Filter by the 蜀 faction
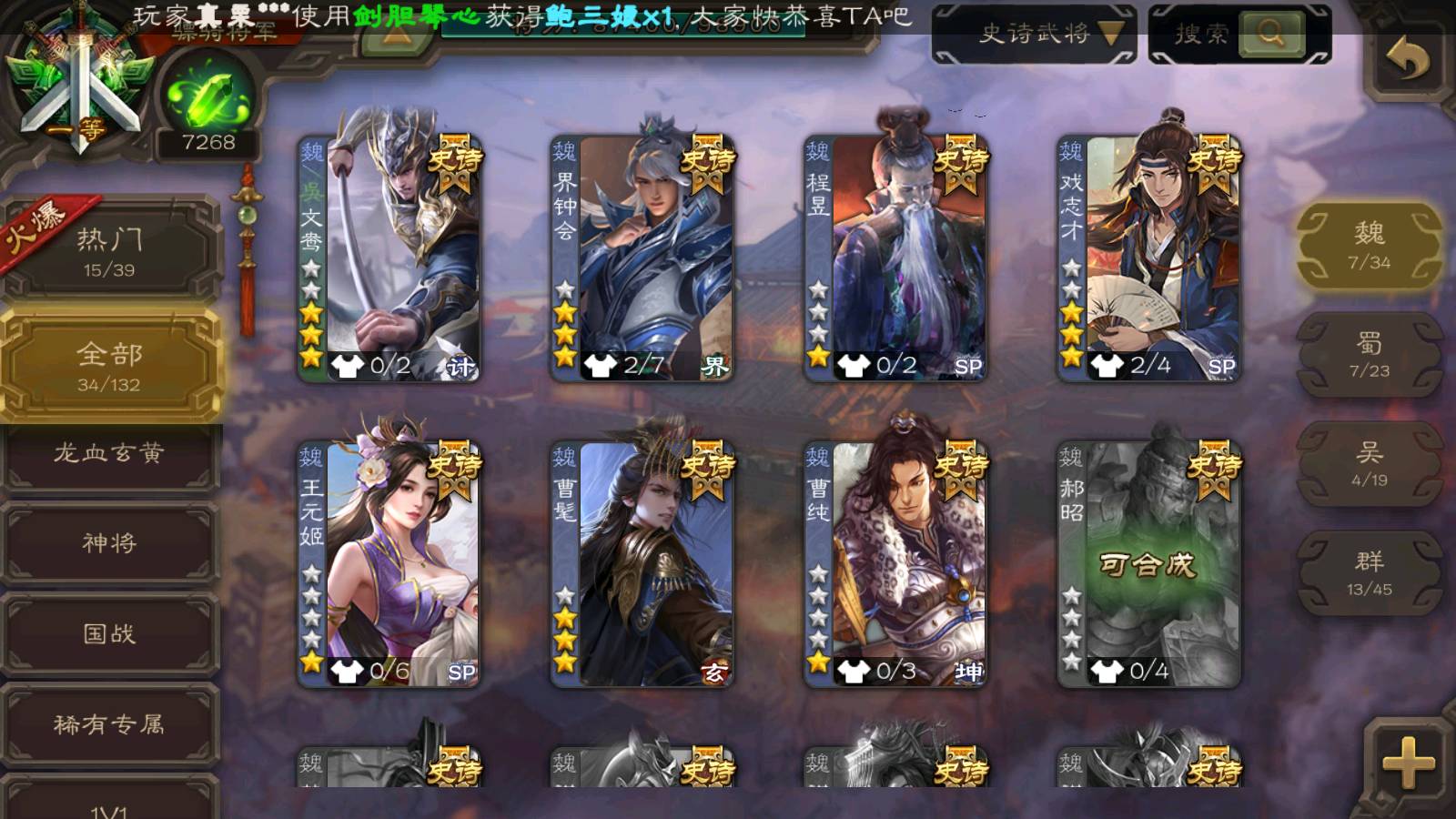The image size is (1456, 819). point(1369,355)
